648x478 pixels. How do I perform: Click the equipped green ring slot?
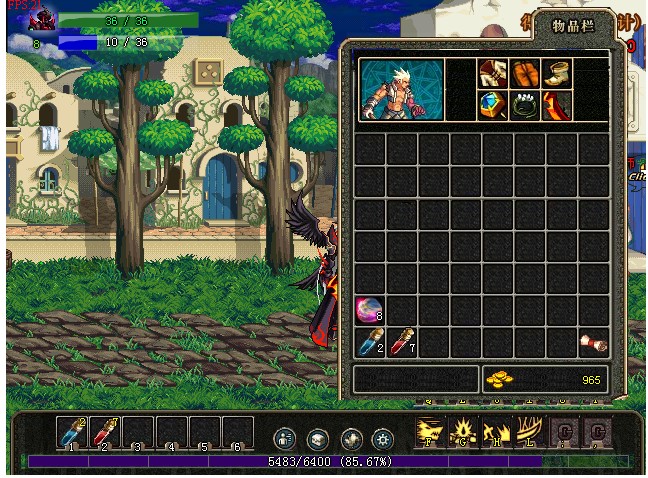click(x=525, y=105)
